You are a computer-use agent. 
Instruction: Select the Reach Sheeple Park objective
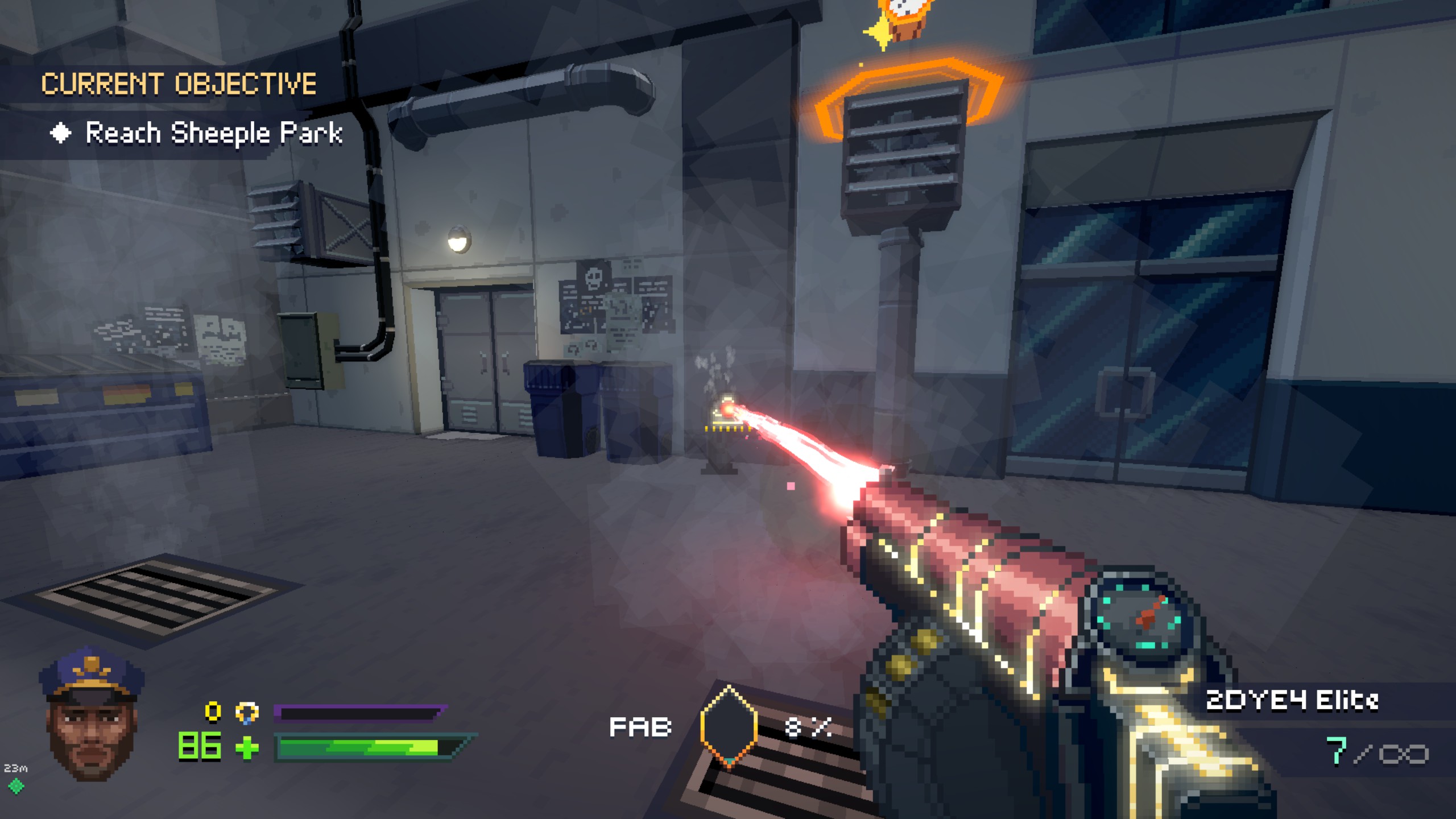pos(213,134)
